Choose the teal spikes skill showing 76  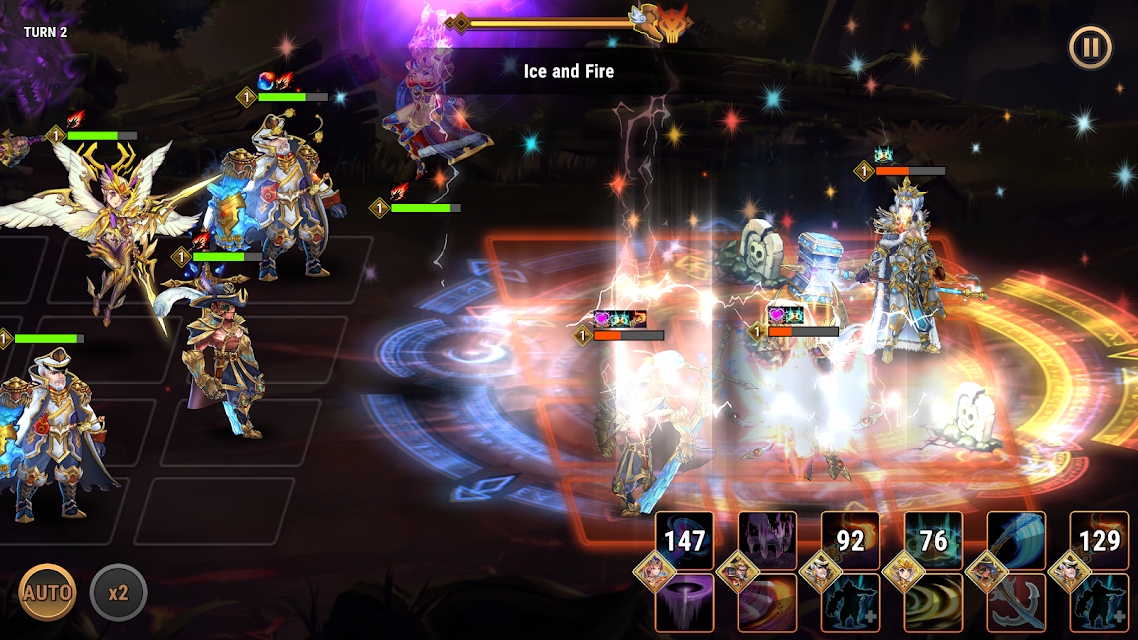934,541
